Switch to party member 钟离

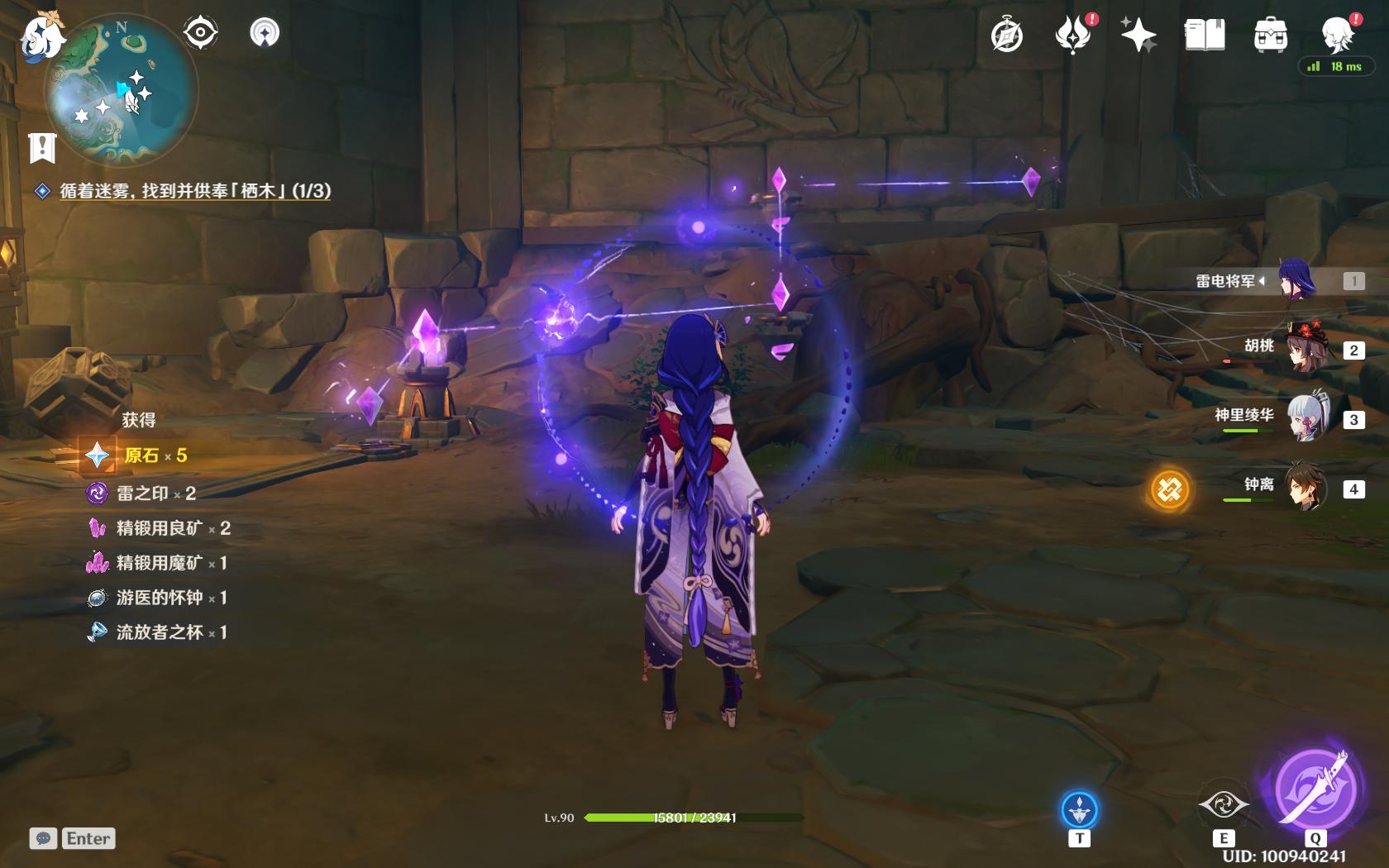(x=1306, y=488)
